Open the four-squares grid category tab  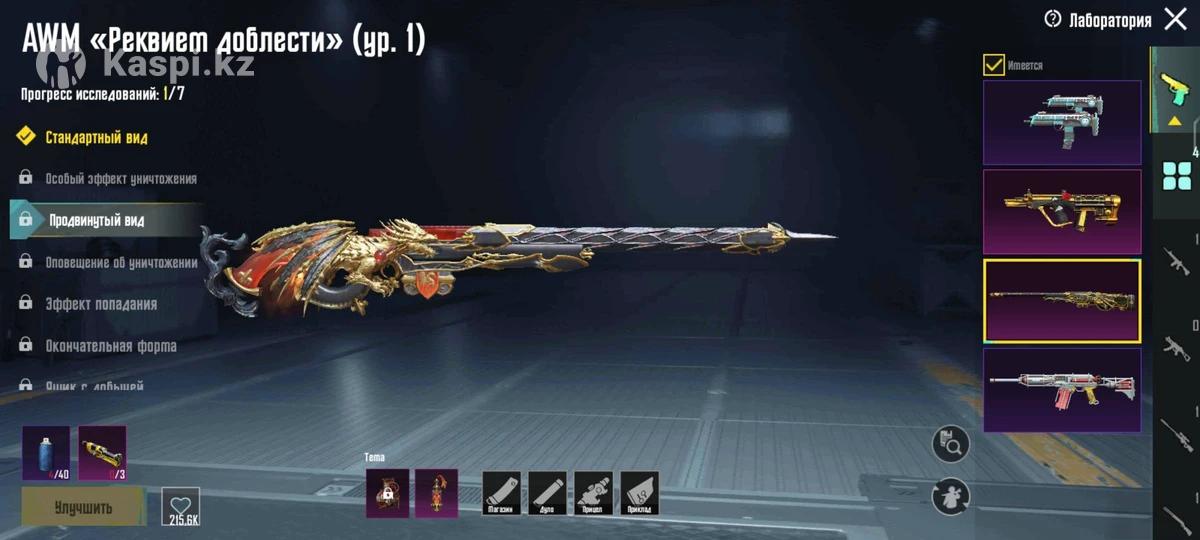pos(1175,176)
